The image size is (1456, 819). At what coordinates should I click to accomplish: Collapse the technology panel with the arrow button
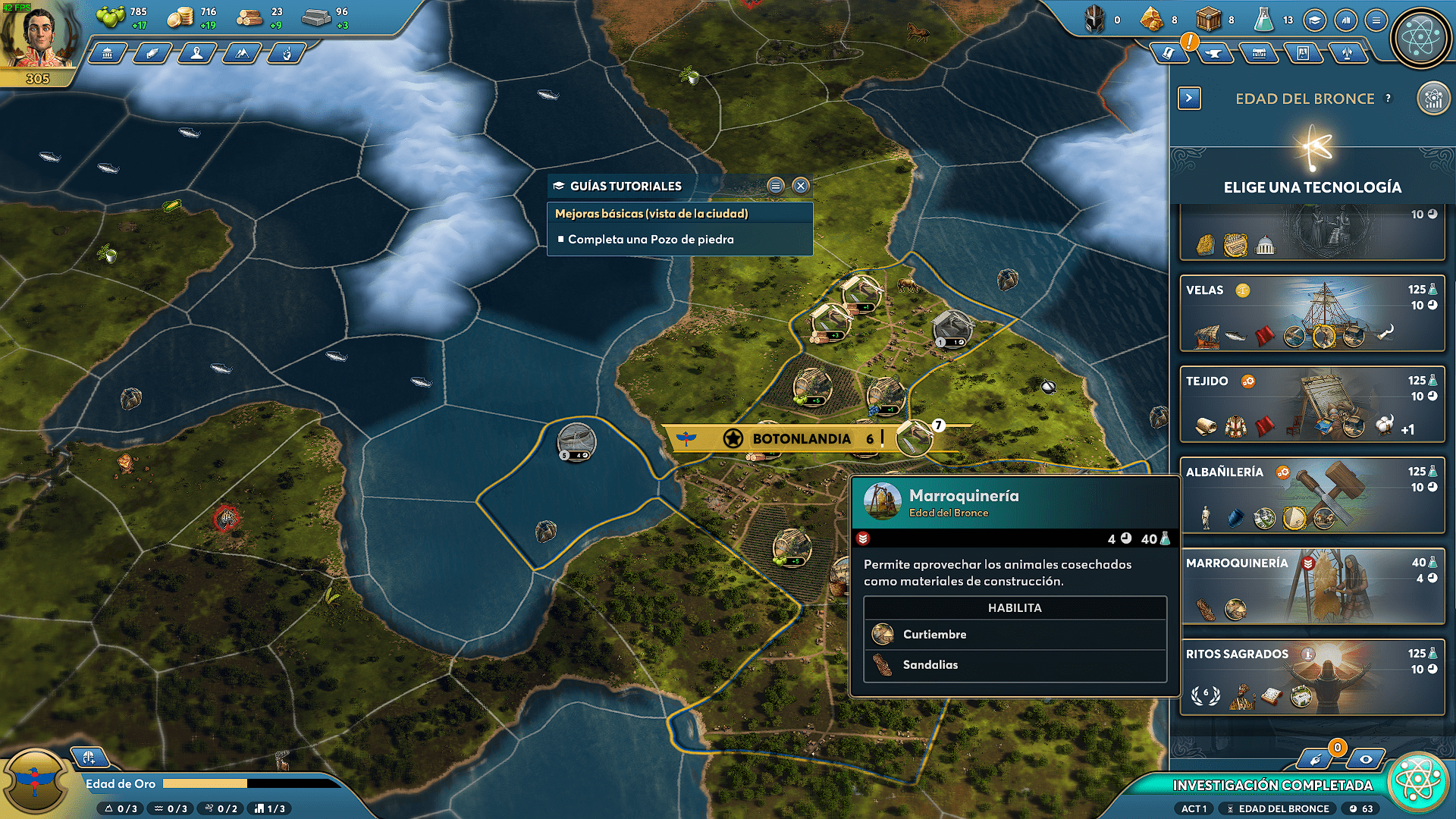(1189, 98)
